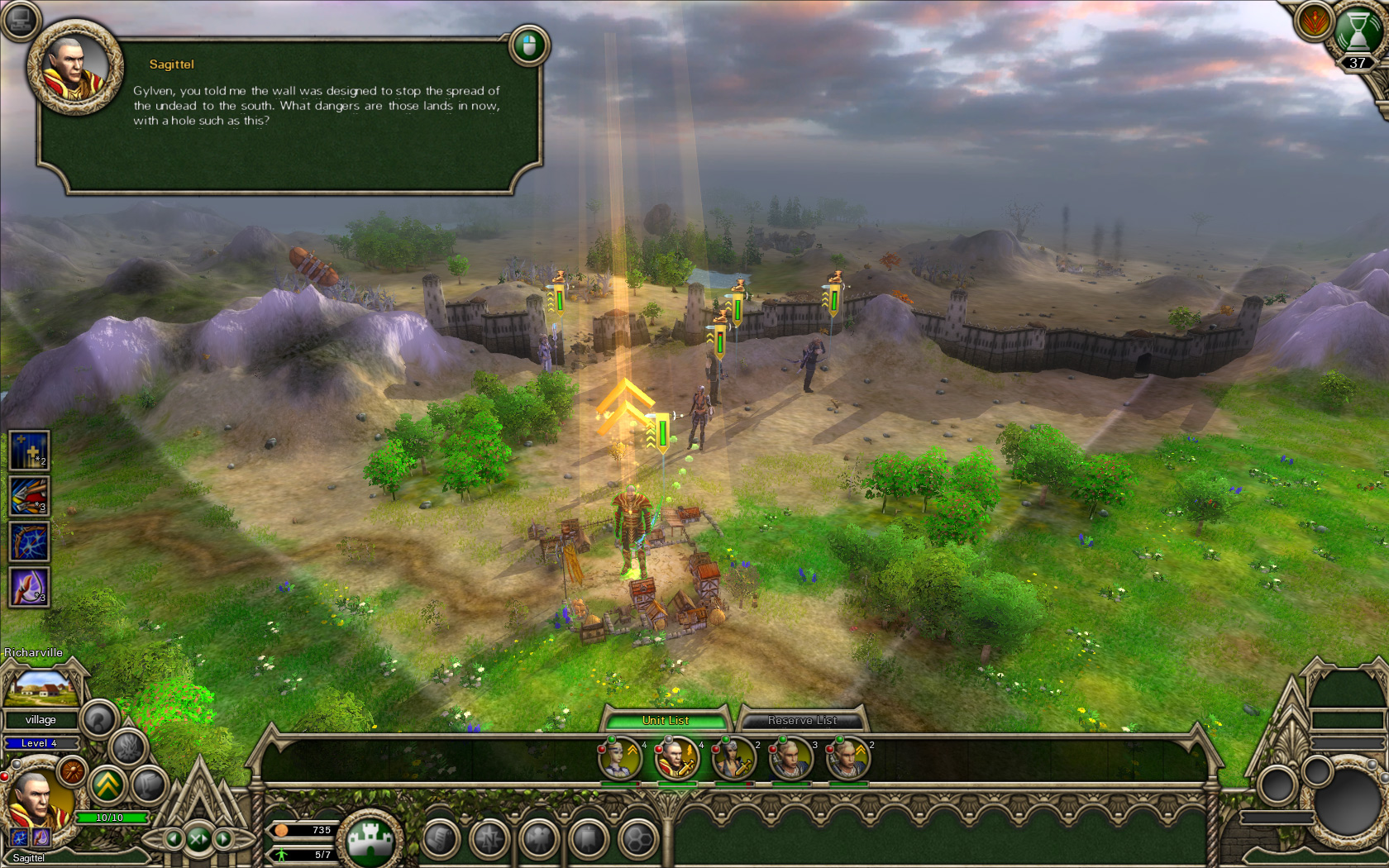Open the hexagon grid button
The width and height of the screenshot is (1389, 868).
(638, 840)
